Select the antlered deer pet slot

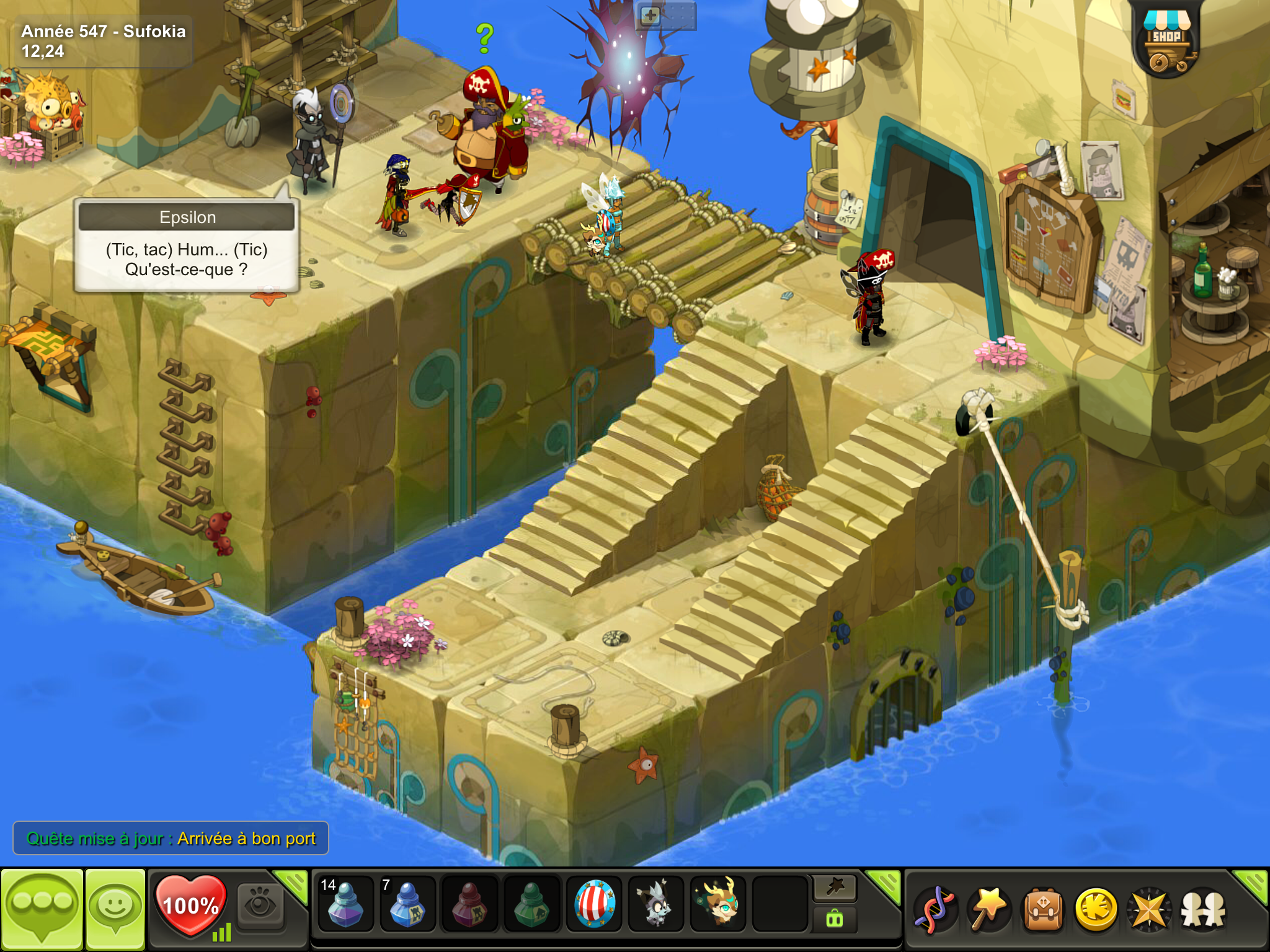point(718,904)
